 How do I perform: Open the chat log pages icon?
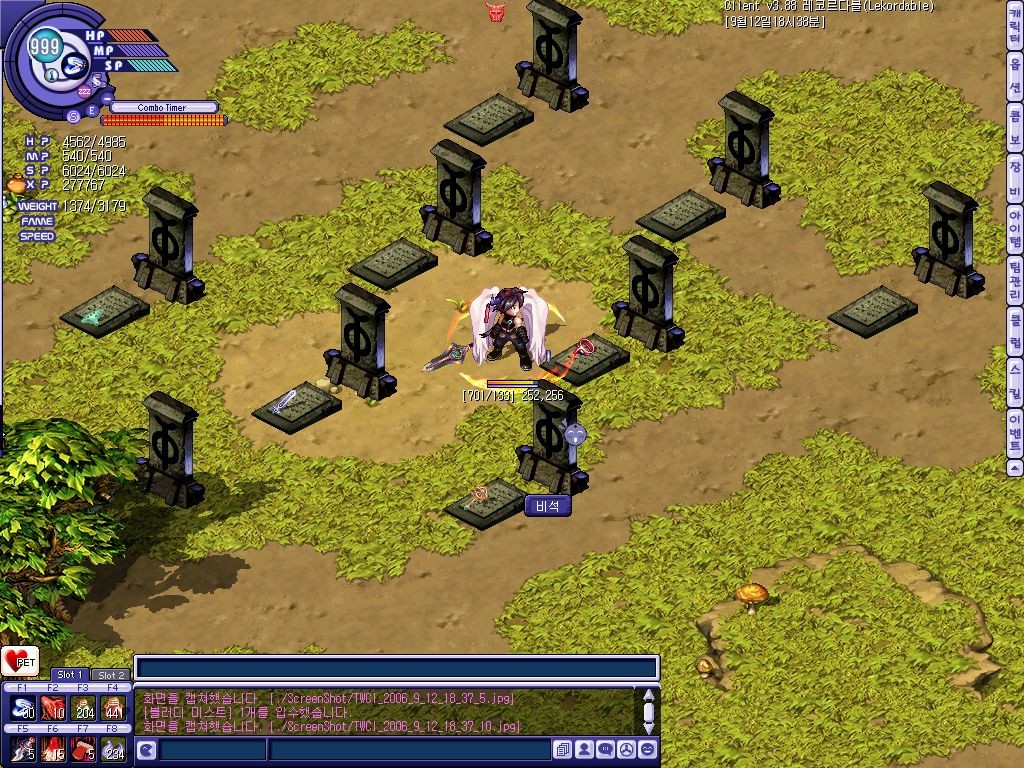tap(563, 749)
